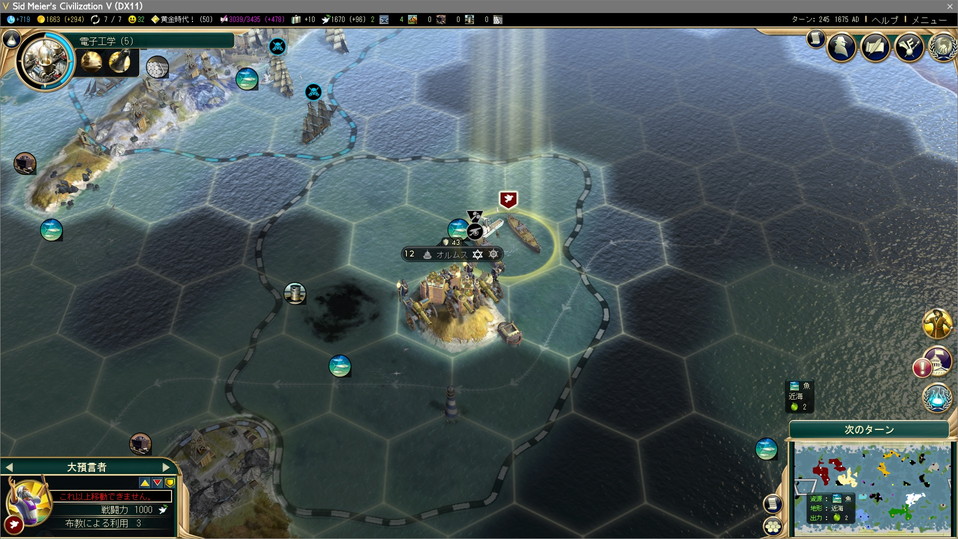This screenshot has width=958, height=539.
Task: Open the great person notification
Action: tap(938, 322)
